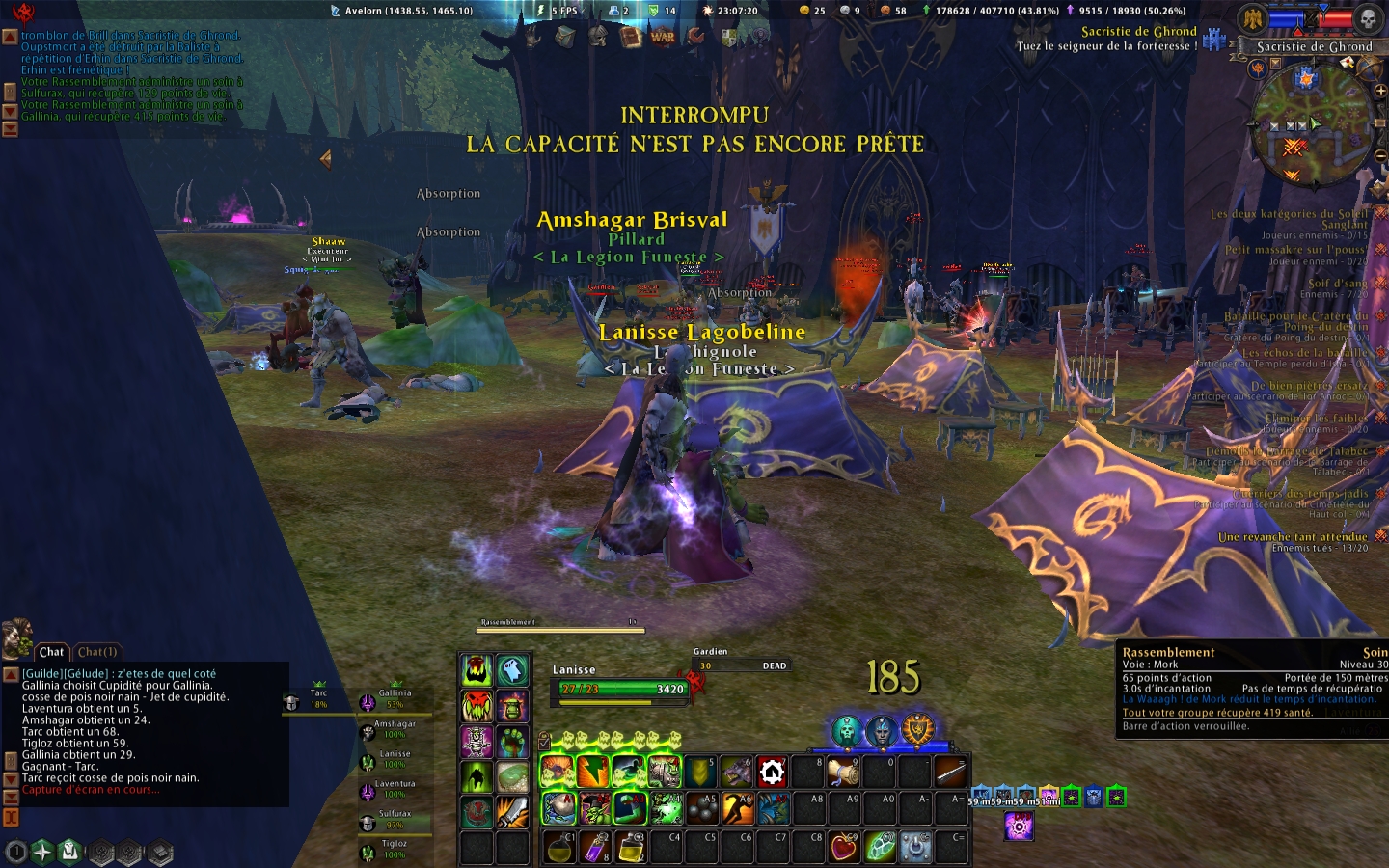Screen dimensions: 1389x868
Task: Open the backpack from the menu bar
Action: point(565,37)
